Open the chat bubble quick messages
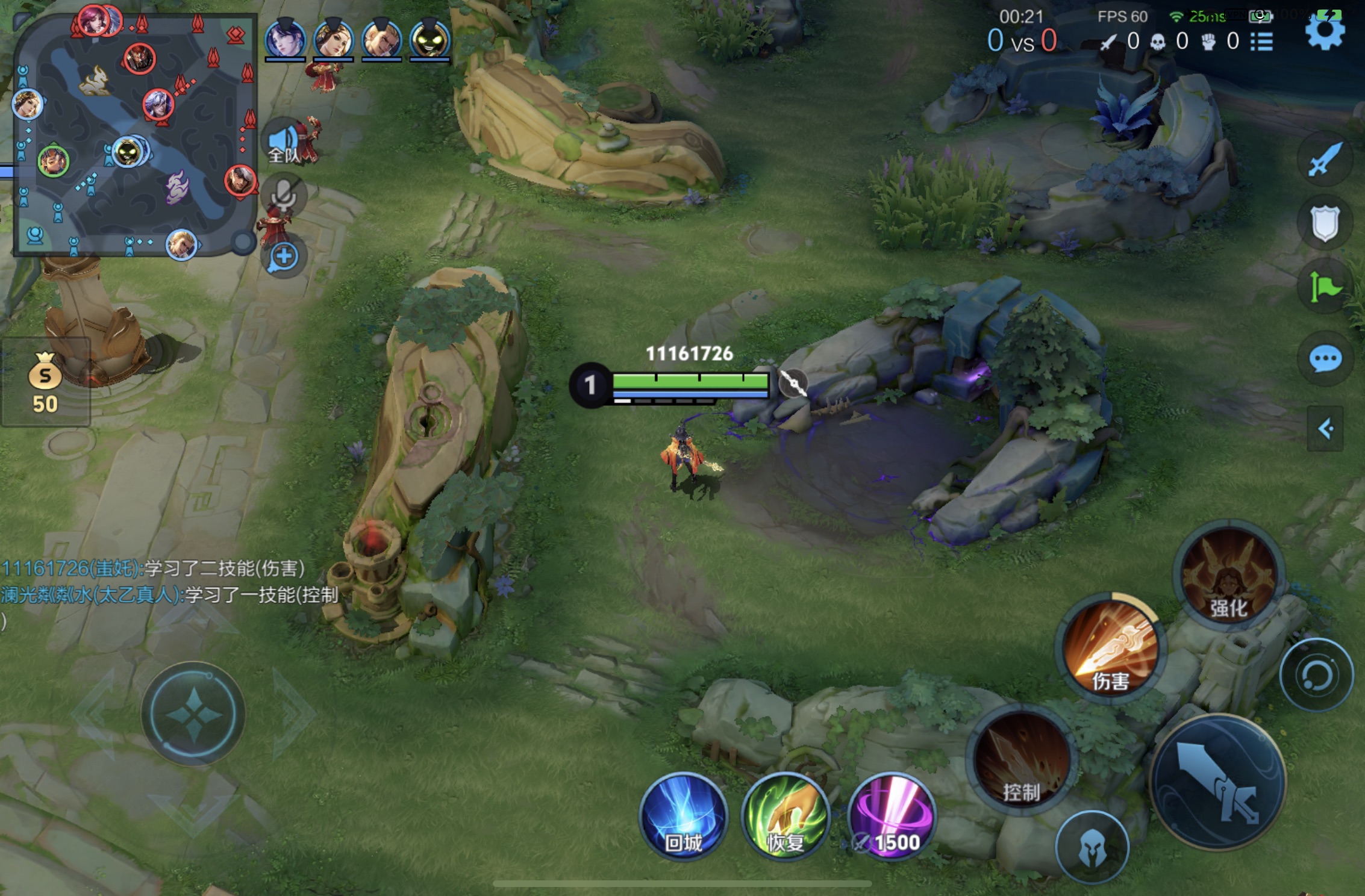Viewport: 1365px width, 896px height. pyautogui.click(x=1325, y=359)
